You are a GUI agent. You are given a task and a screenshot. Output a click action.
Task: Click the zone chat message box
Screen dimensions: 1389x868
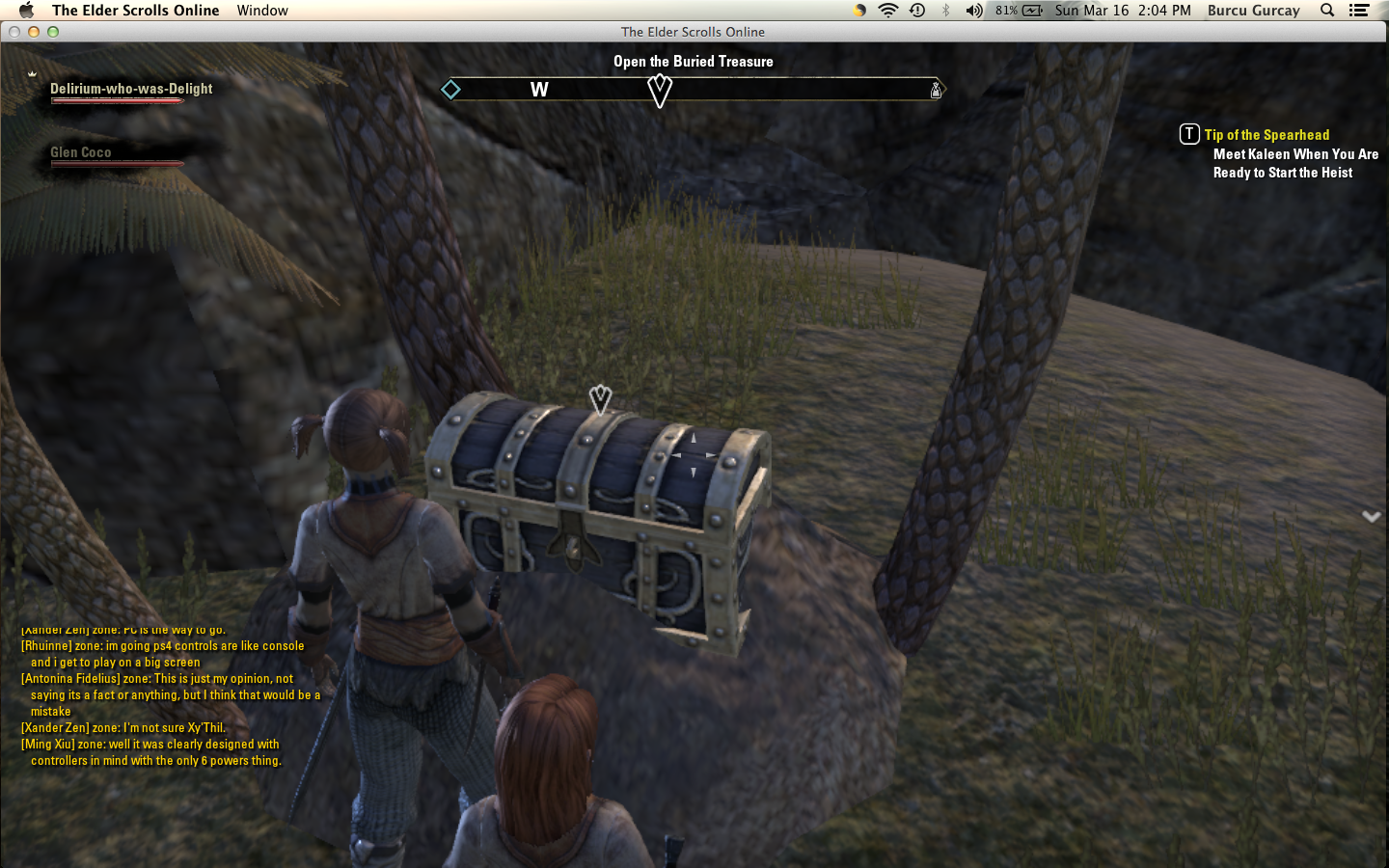[x=170, y=695]
